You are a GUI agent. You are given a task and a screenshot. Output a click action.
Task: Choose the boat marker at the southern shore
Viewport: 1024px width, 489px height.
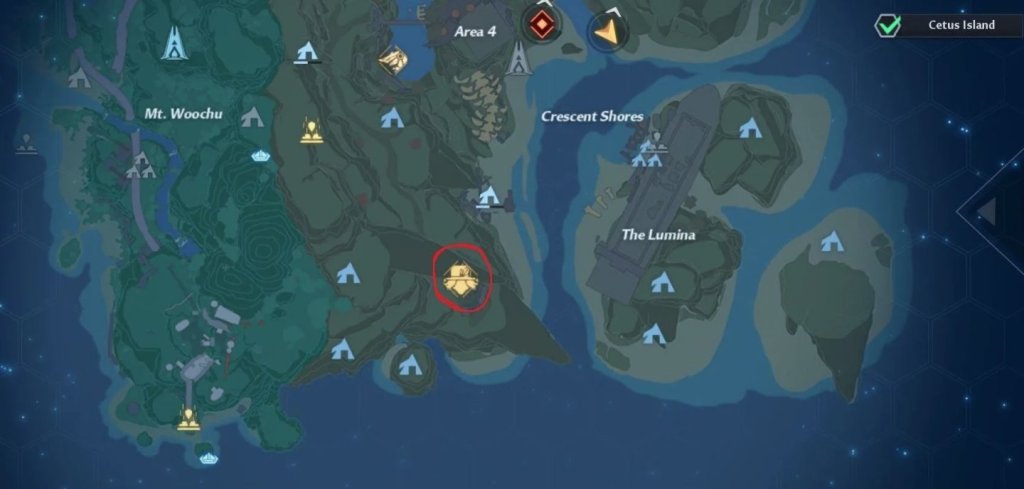209,458
